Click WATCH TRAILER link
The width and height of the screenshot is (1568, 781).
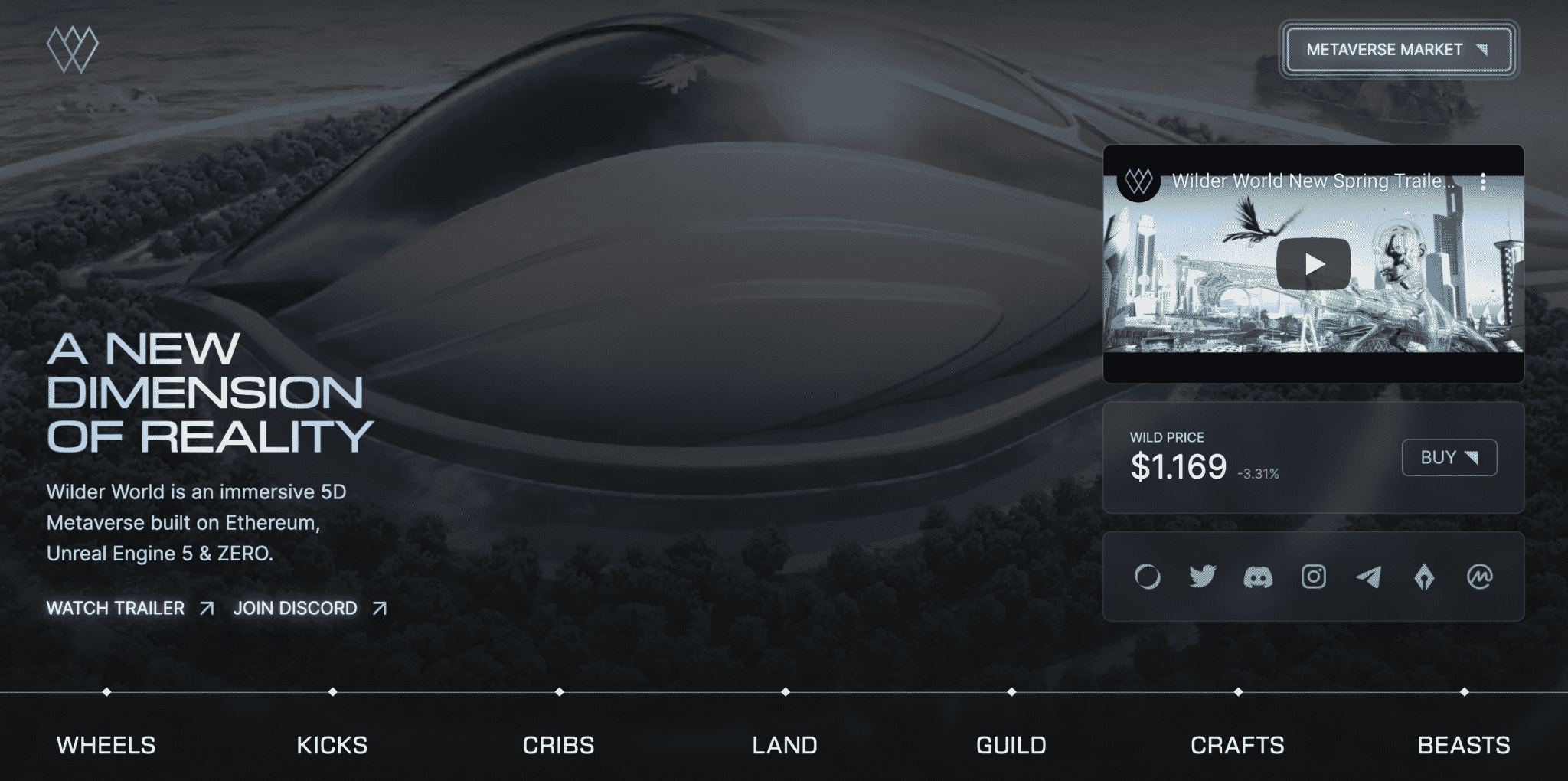click(x=116, y=608)
